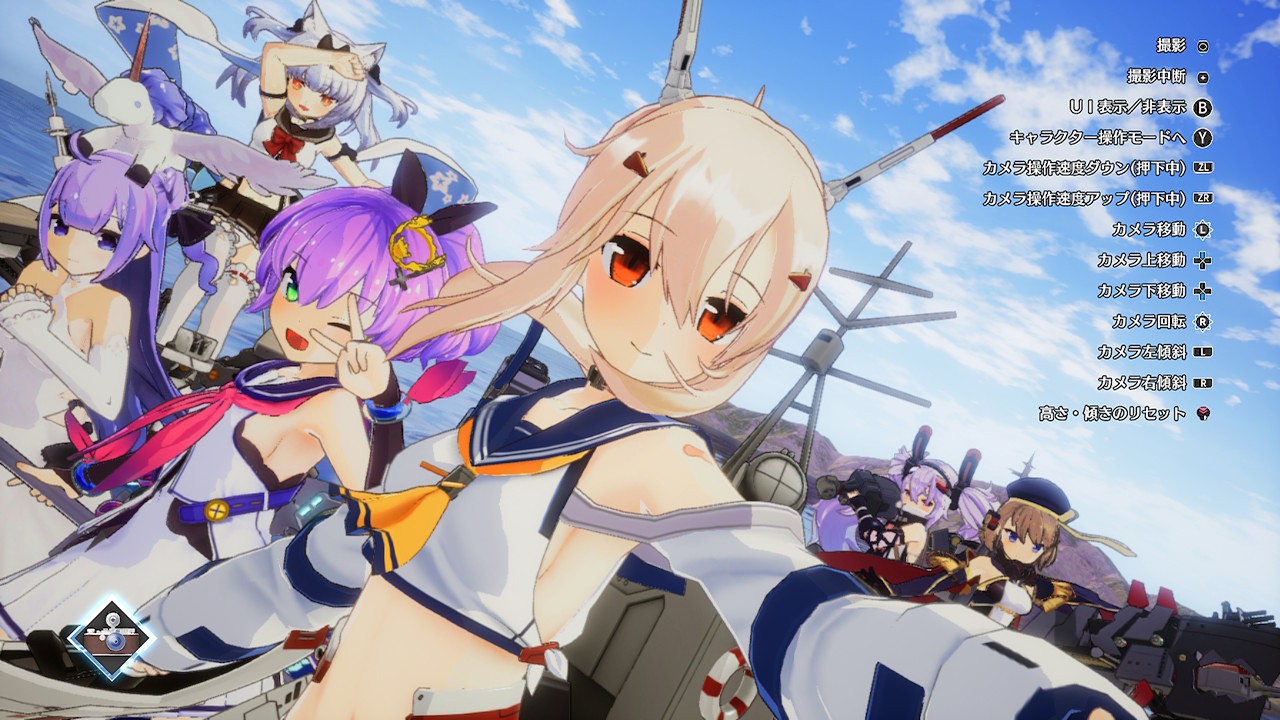Enable camera speed down with カメラ操作速度ダウン
The height and width of the screenshot is (720, 1280).
point(1105,167)
